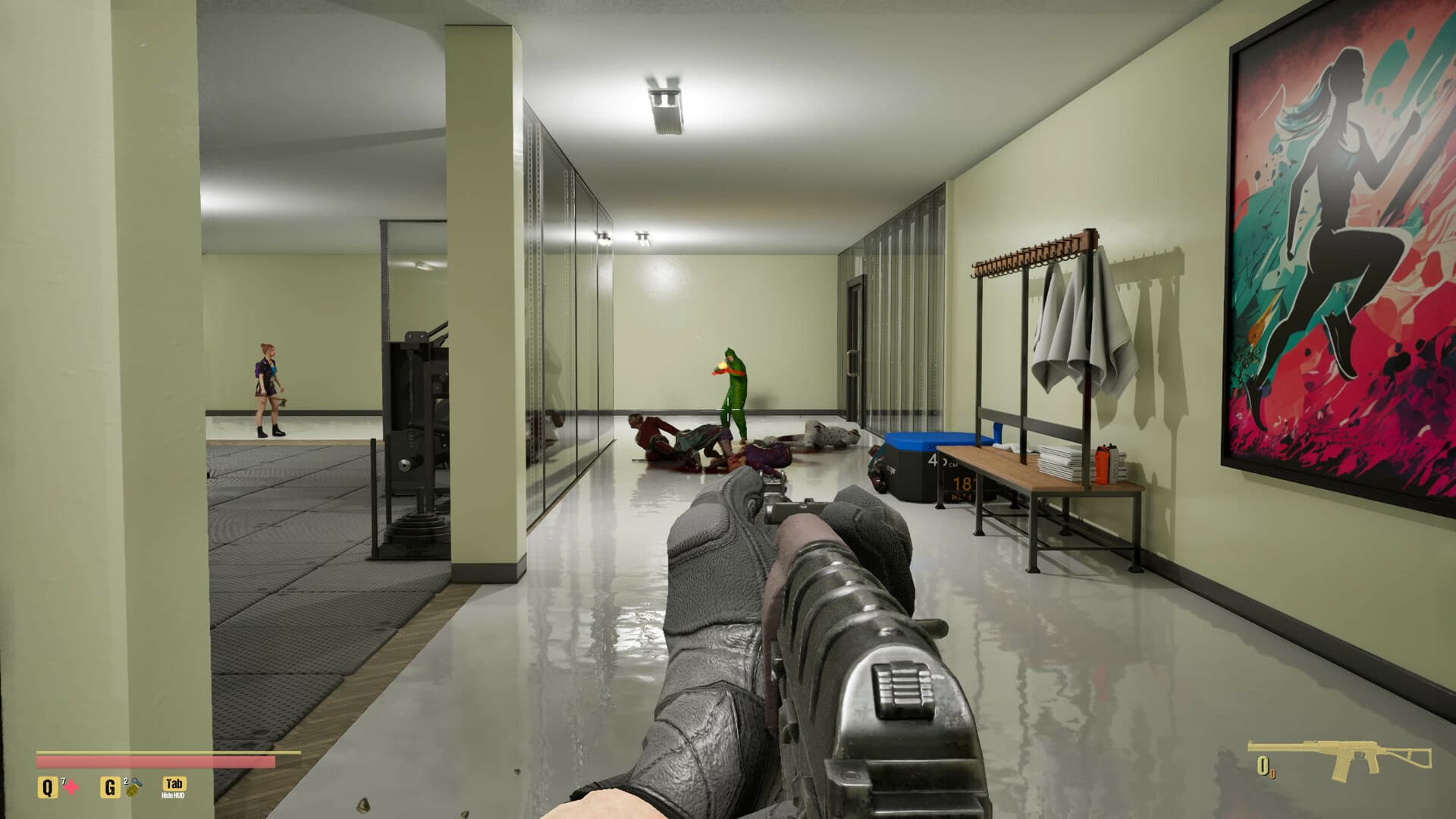Click the Tab keybind badge
The height and width of the screenshot is (819, 1456).
(174, 784)
